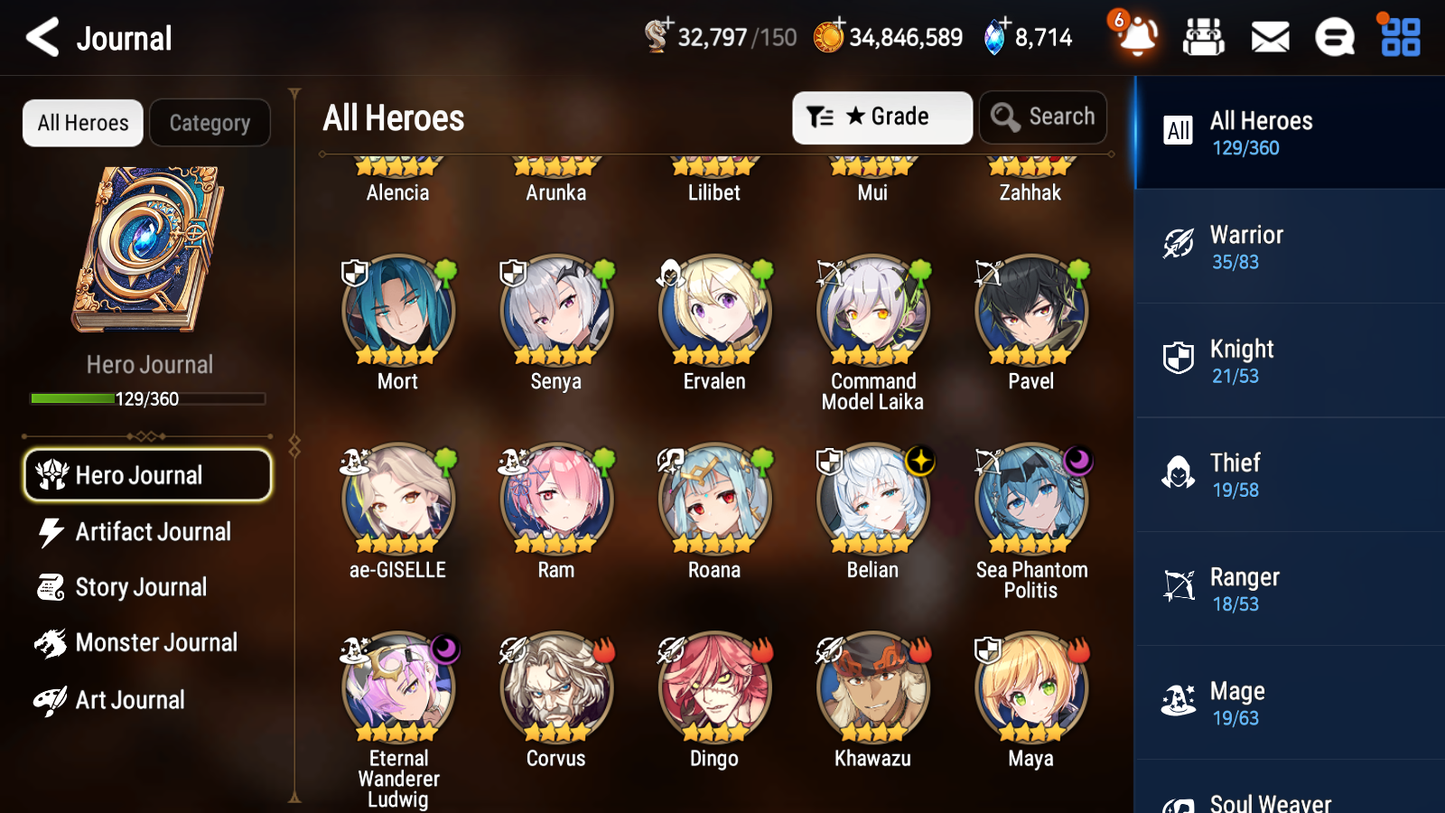Open the notification bell alerts
This screenshot has height=813, width=1445.
(1135, 36)
